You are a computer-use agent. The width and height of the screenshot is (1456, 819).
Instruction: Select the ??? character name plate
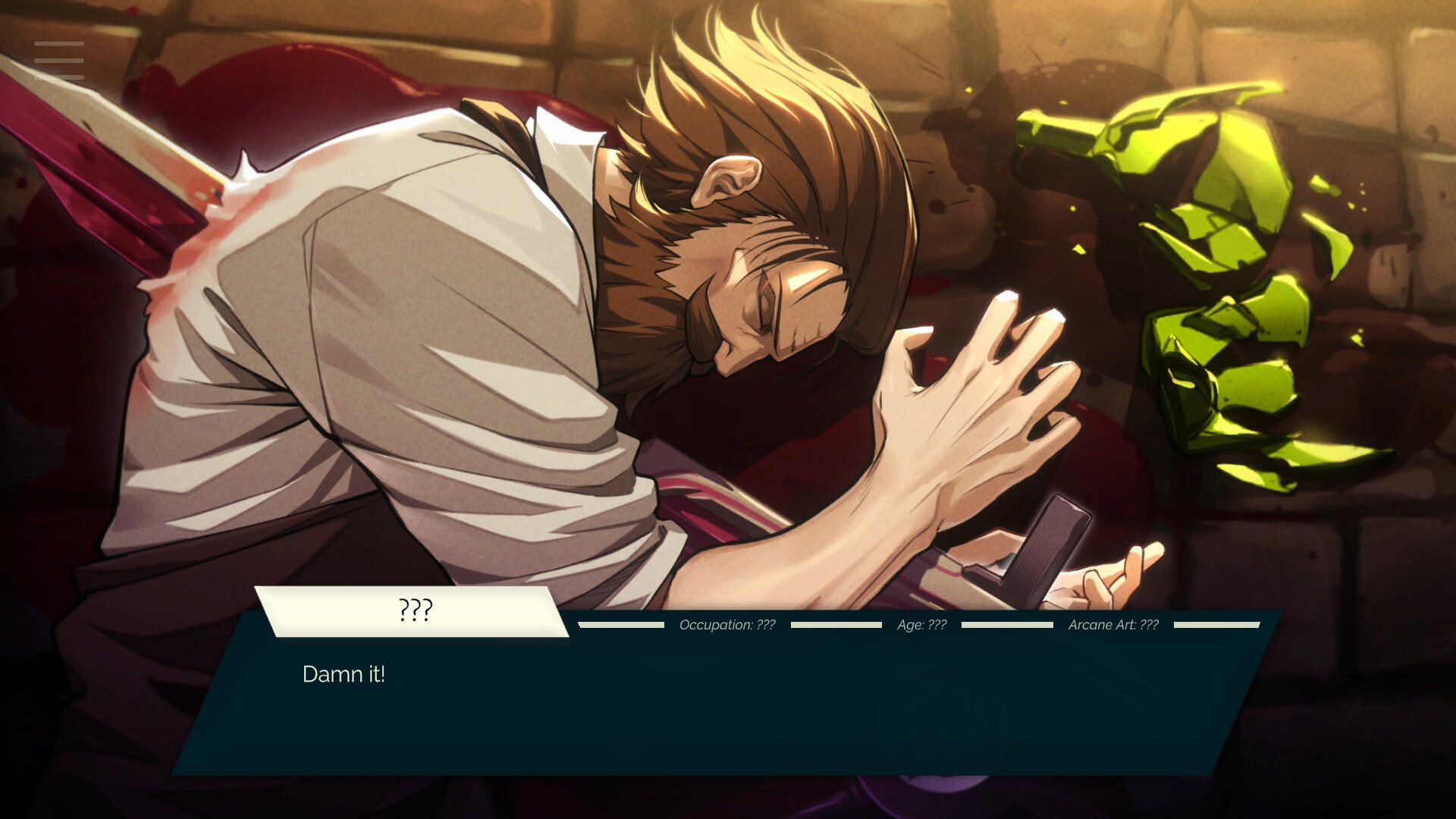click(x=415, y=609)
